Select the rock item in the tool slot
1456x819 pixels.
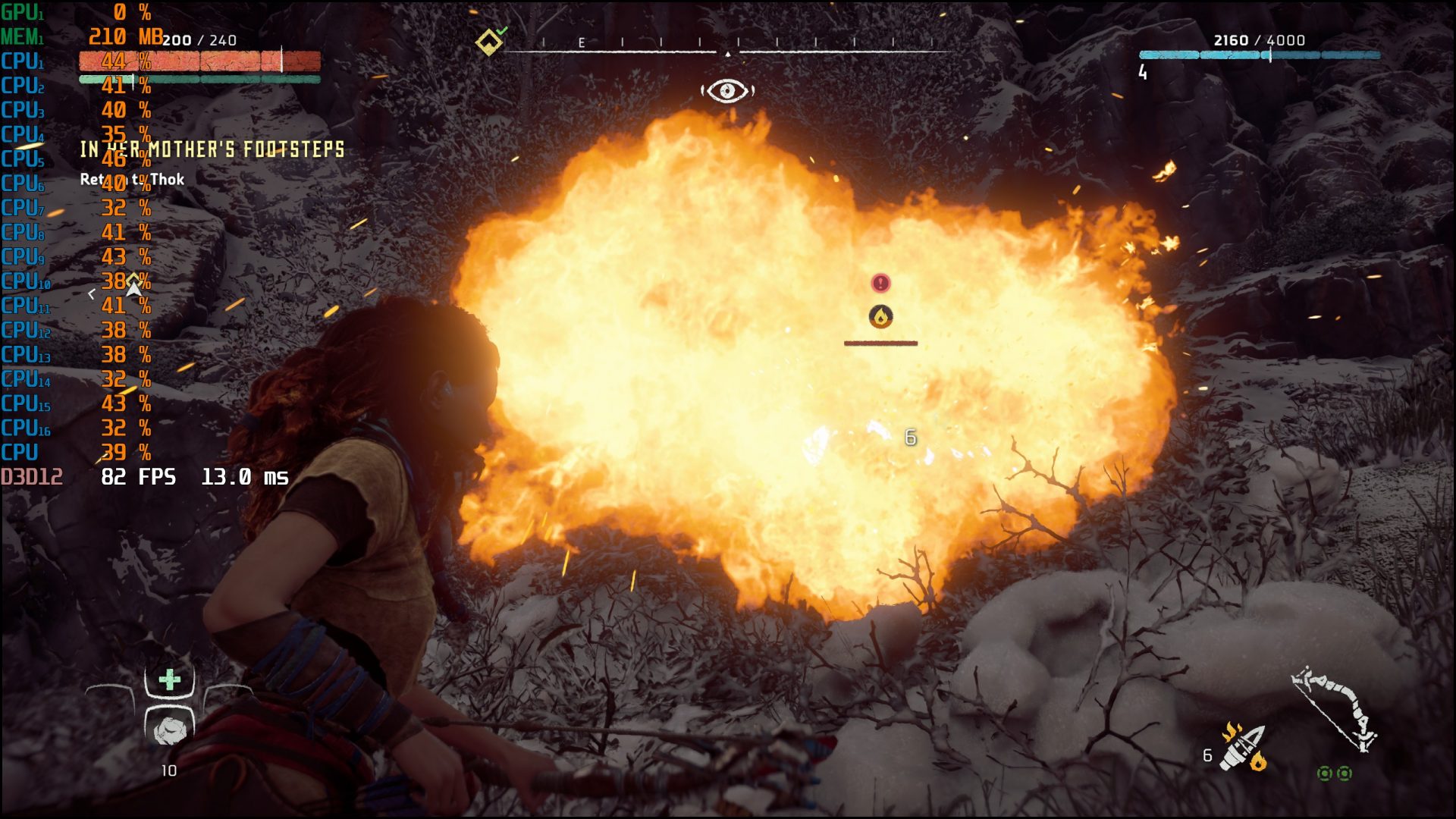click(x=170, y=730)
